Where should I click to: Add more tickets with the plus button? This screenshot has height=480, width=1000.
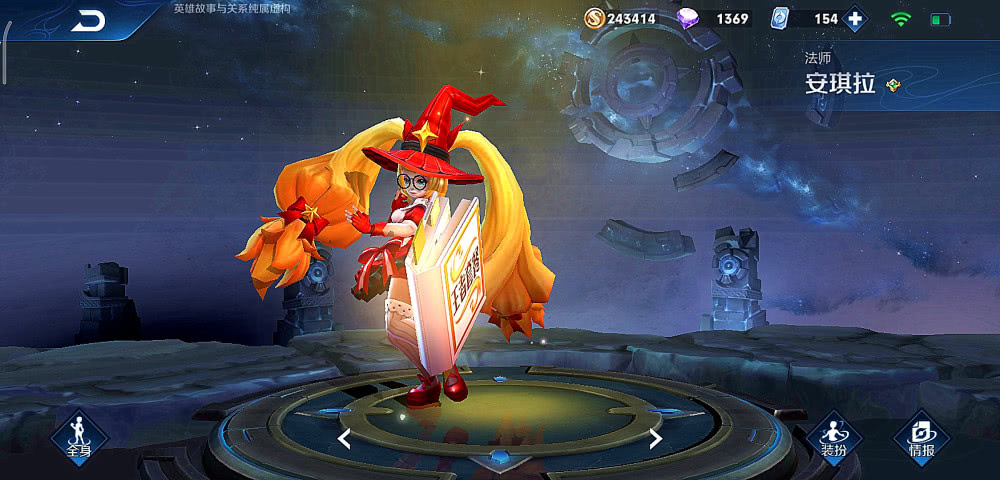[855, 19]
